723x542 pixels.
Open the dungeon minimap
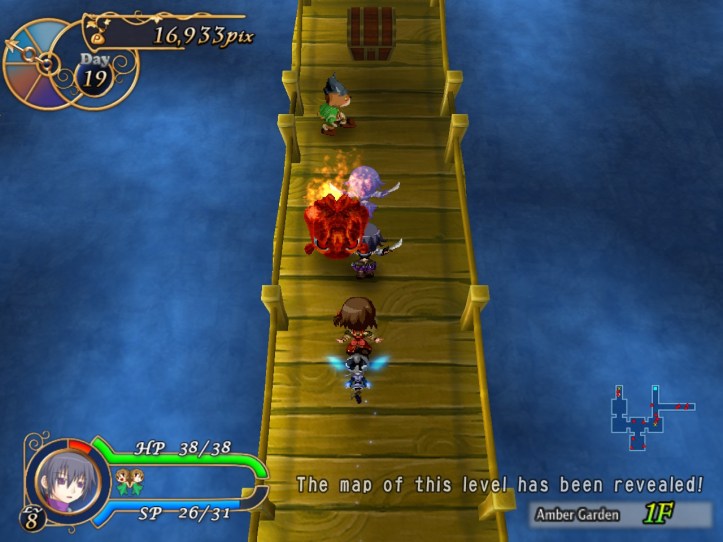[646, 417]
